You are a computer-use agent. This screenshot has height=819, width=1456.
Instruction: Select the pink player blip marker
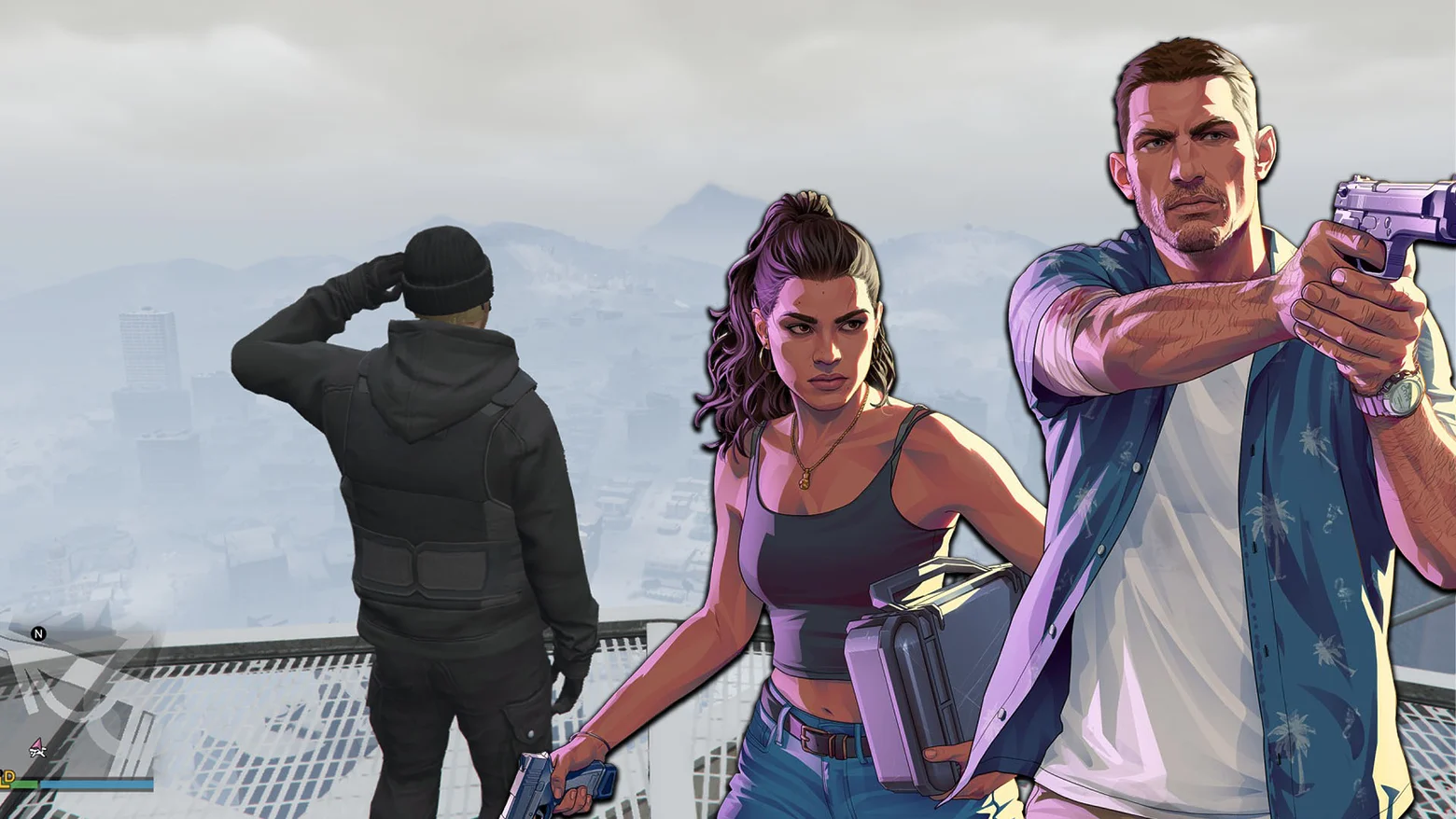(x=37, y=743)
